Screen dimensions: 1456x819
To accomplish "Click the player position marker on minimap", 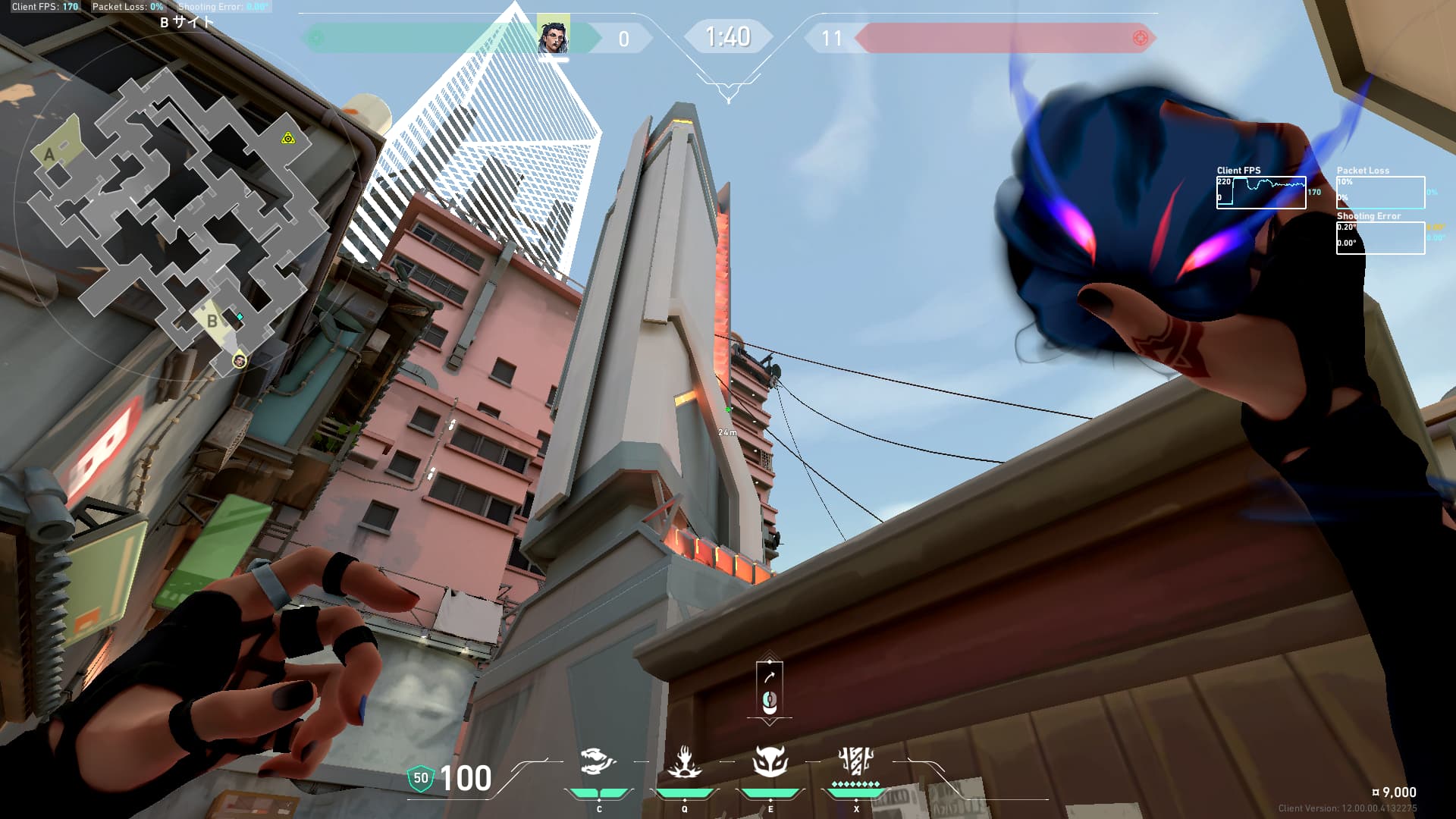I will click(x=240, y=360).
